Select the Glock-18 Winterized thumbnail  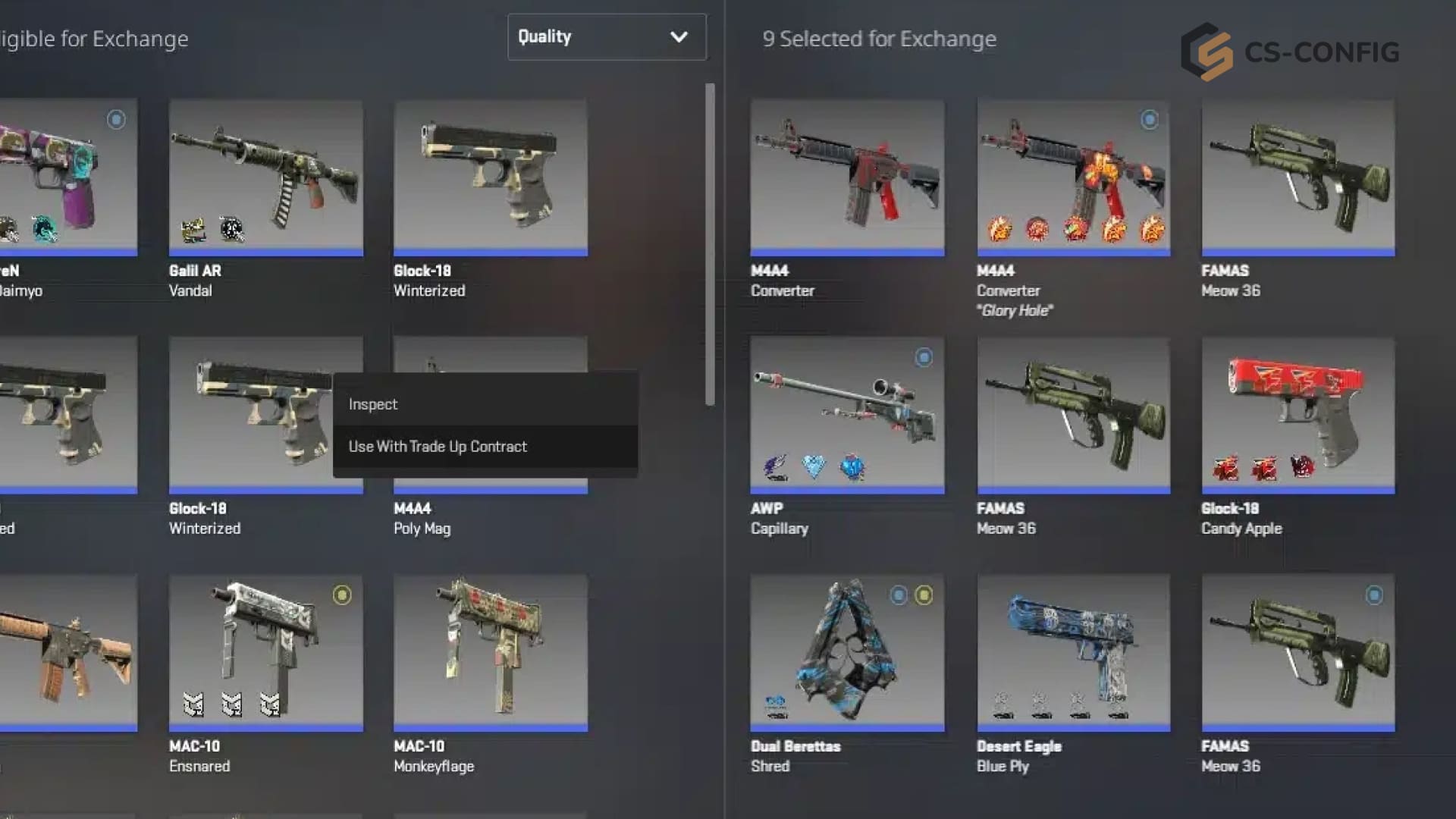tap(490, 176)
